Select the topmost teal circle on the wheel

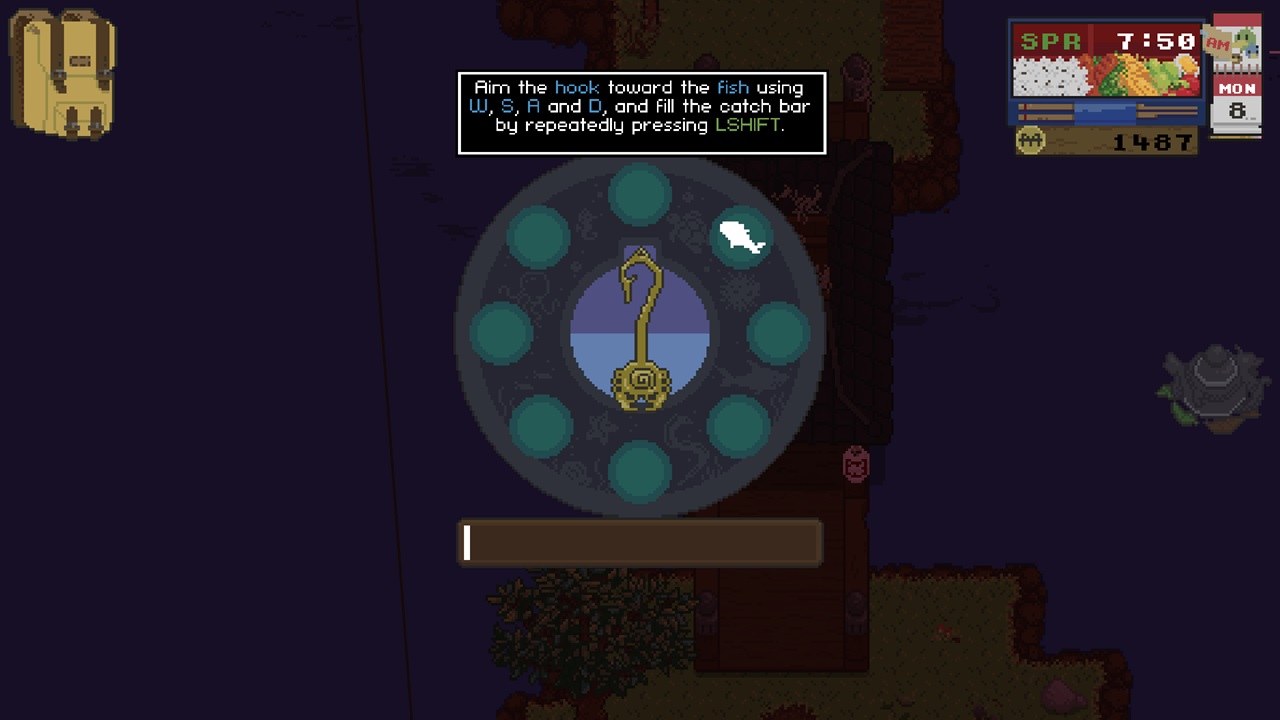pyautogui.click(x=640, y=192)
